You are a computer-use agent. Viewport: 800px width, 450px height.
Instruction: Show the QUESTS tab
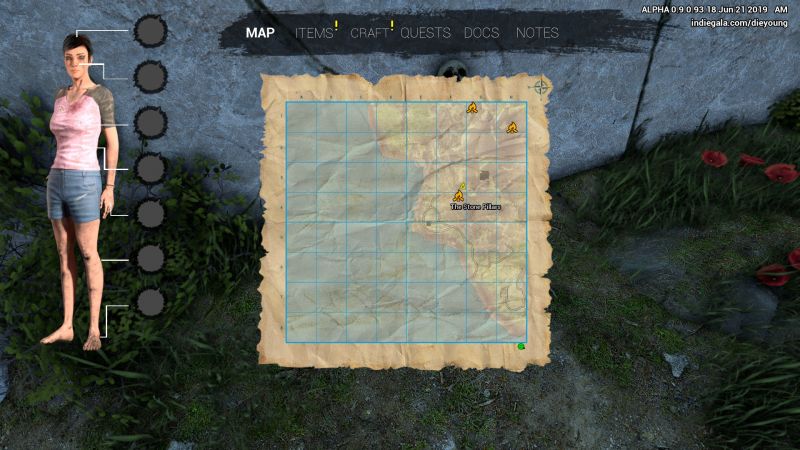[x=425, y=33]
